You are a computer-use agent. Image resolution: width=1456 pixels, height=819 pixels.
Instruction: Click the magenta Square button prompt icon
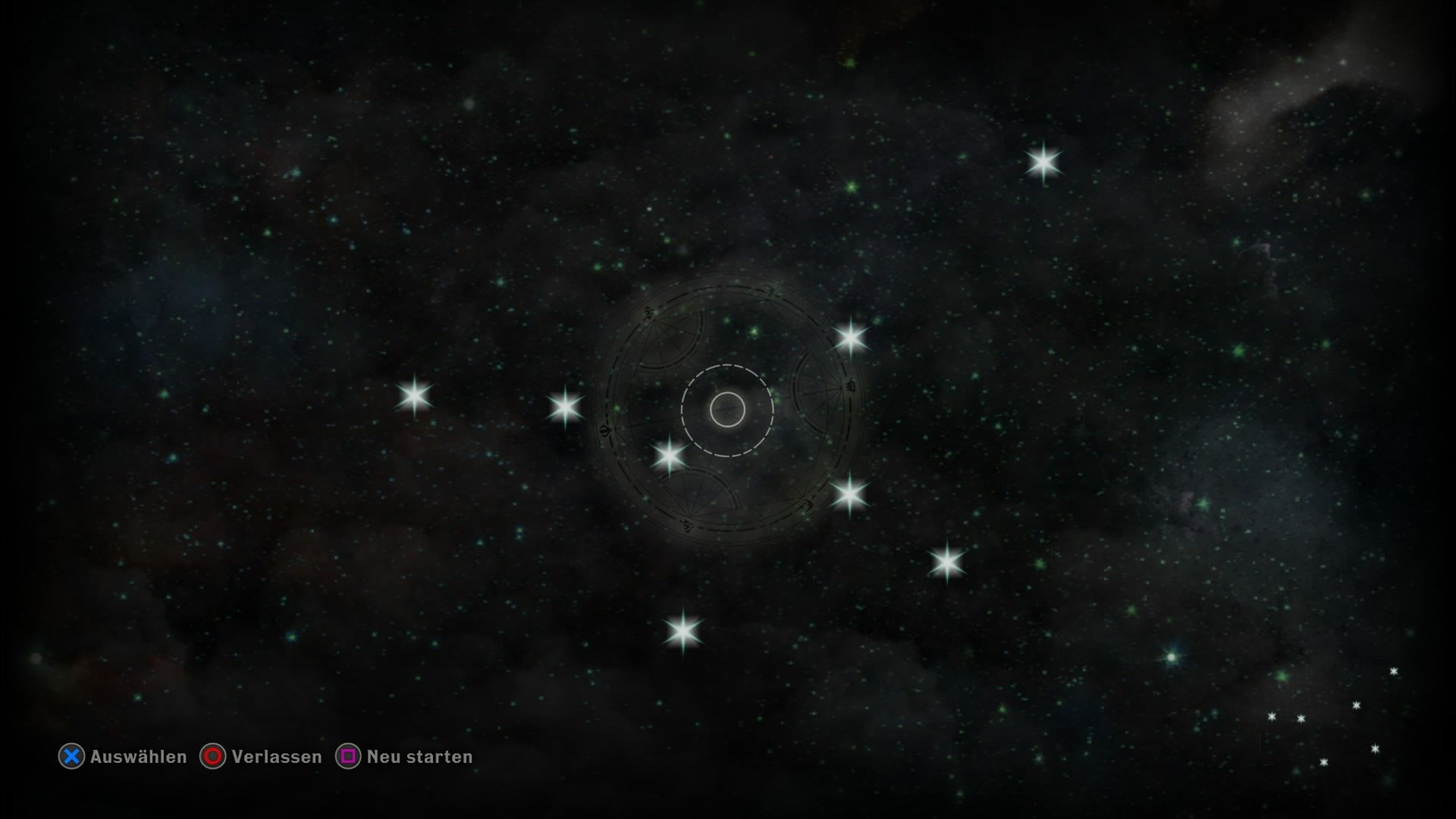tap(349, 757)
